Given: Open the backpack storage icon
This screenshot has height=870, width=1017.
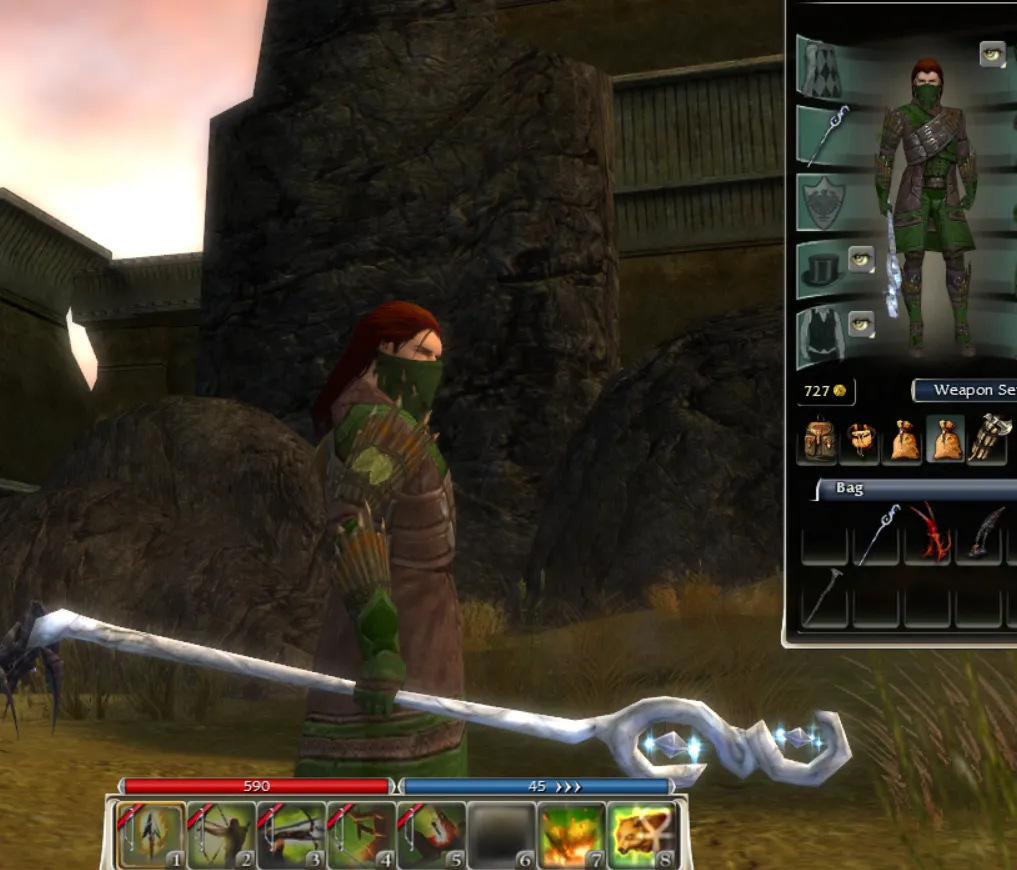Looking at the screenshot, I should coord(818,440).
